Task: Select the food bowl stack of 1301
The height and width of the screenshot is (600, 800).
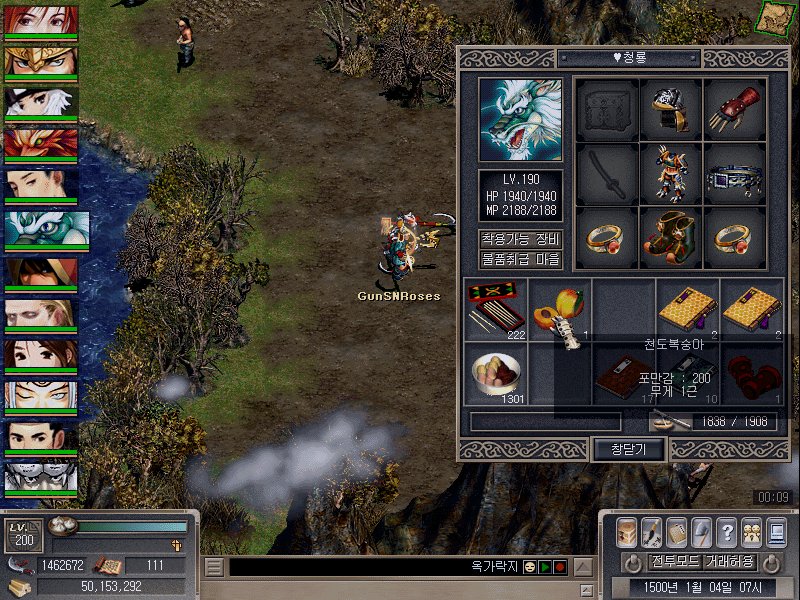Action: [496, 372]
